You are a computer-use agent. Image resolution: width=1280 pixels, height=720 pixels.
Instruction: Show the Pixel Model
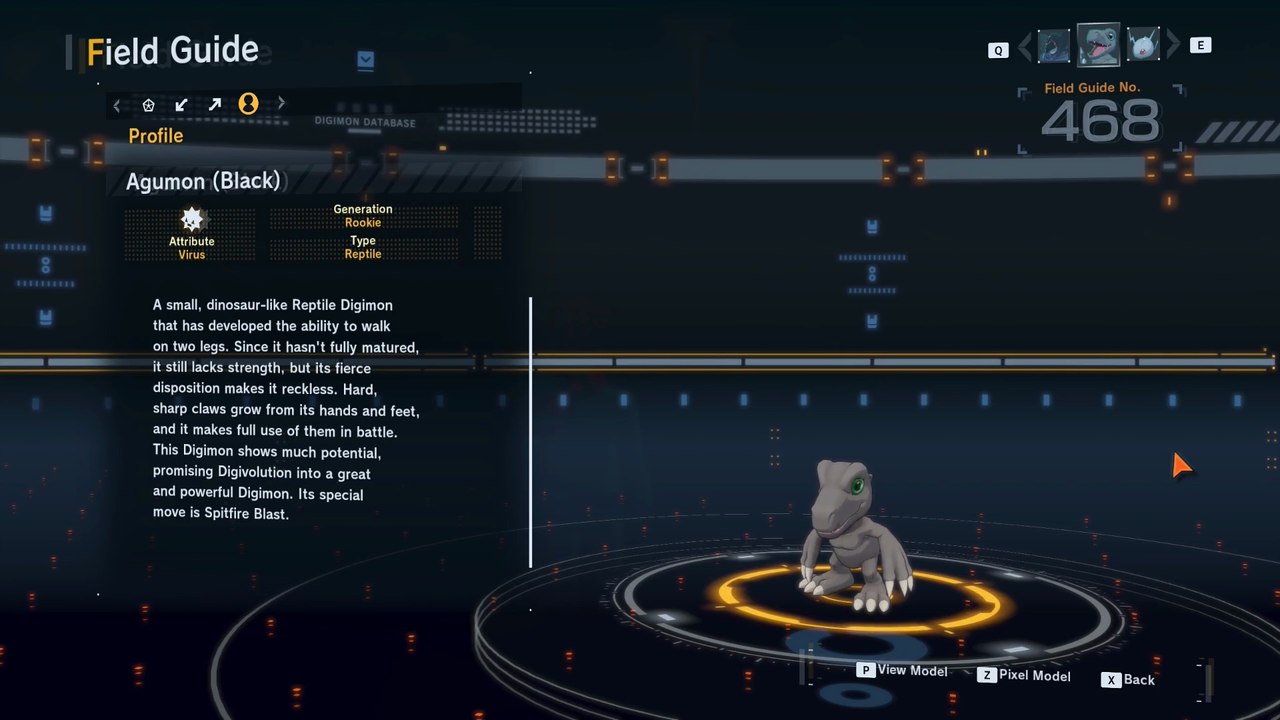click(1024, 675)
